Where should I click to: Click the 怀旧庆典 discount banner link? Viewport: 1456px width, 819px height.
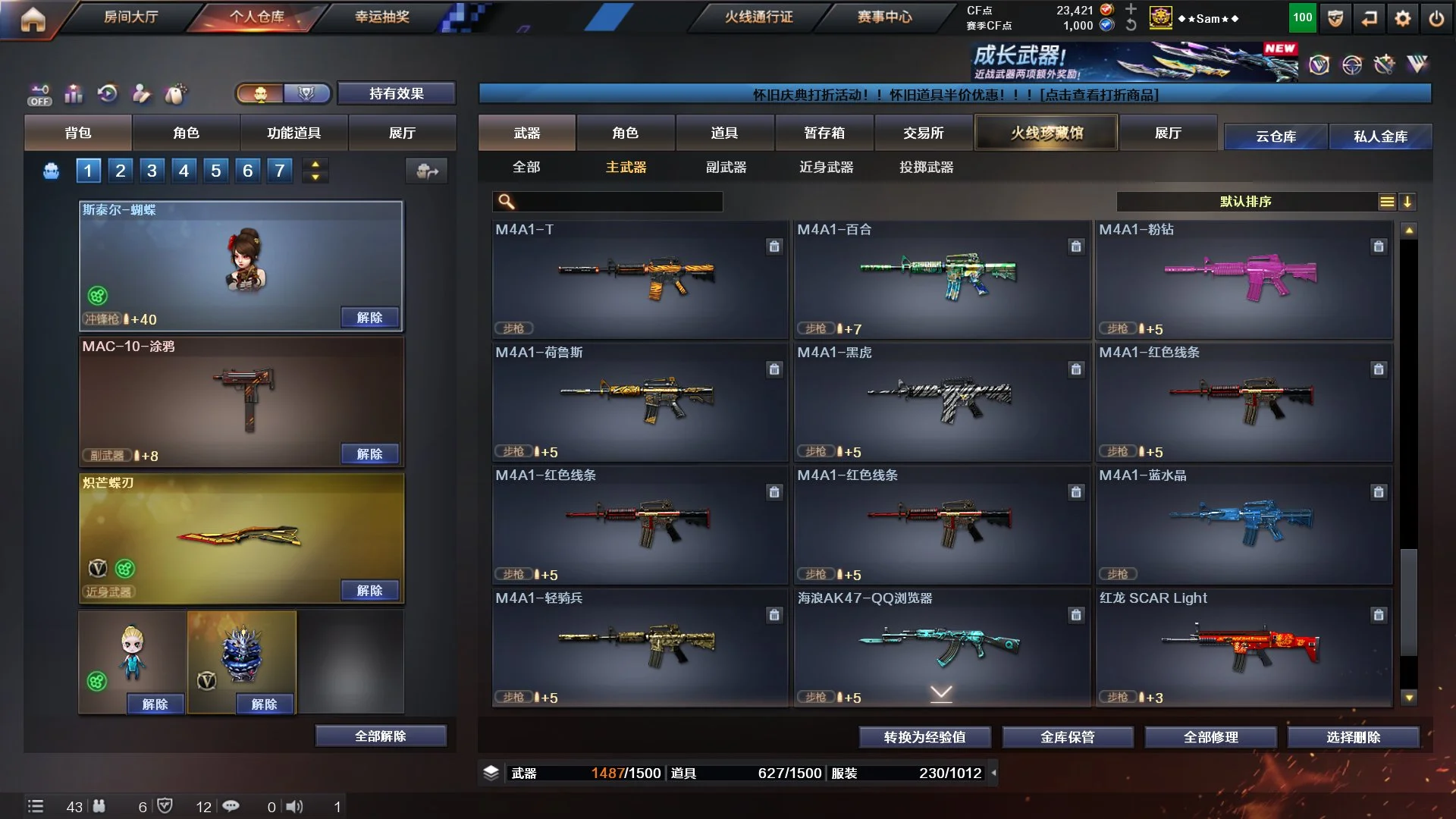click(x=955, y=95)
